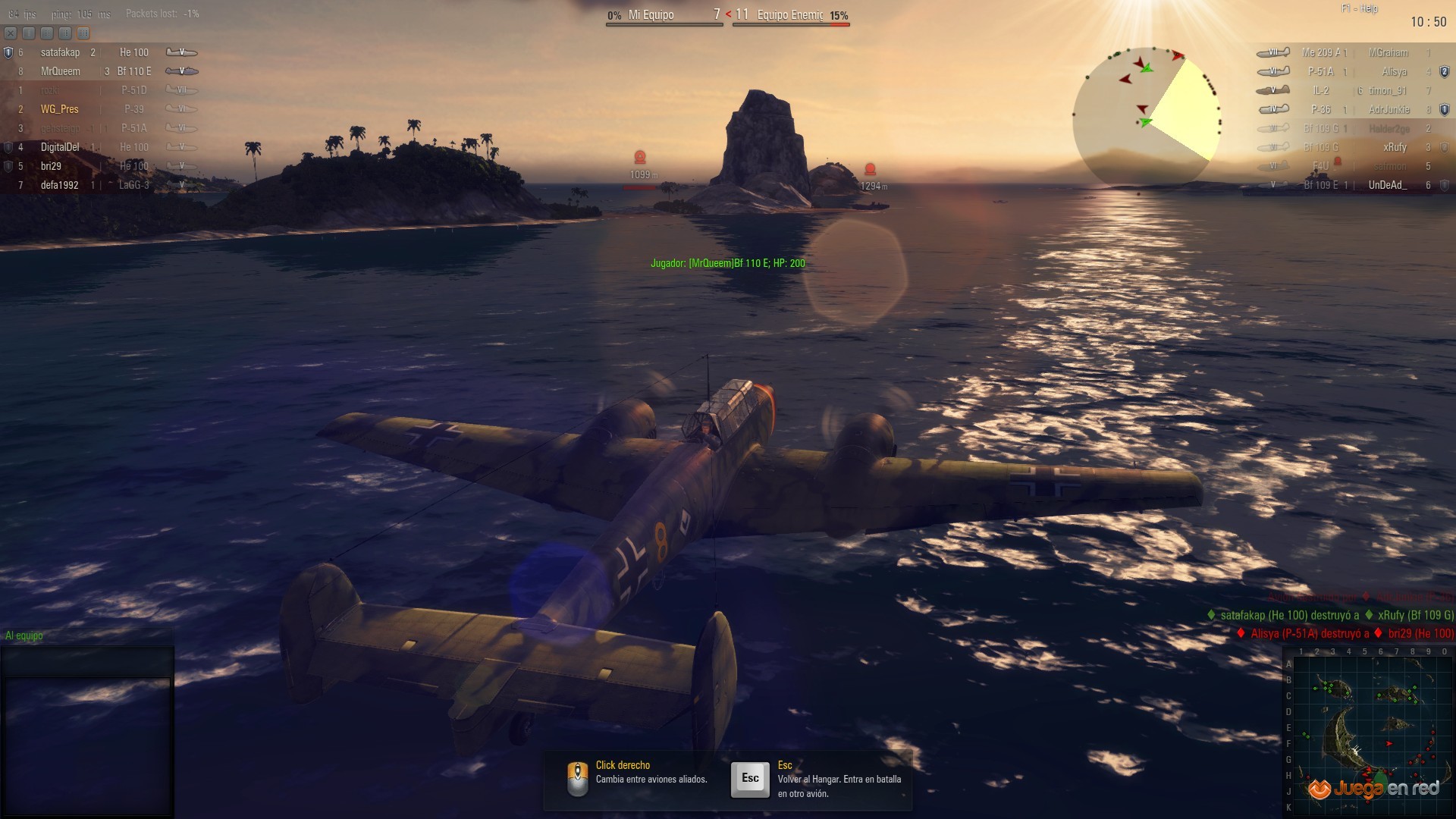Click the enemy marker at 1294 m

[871, 169]
